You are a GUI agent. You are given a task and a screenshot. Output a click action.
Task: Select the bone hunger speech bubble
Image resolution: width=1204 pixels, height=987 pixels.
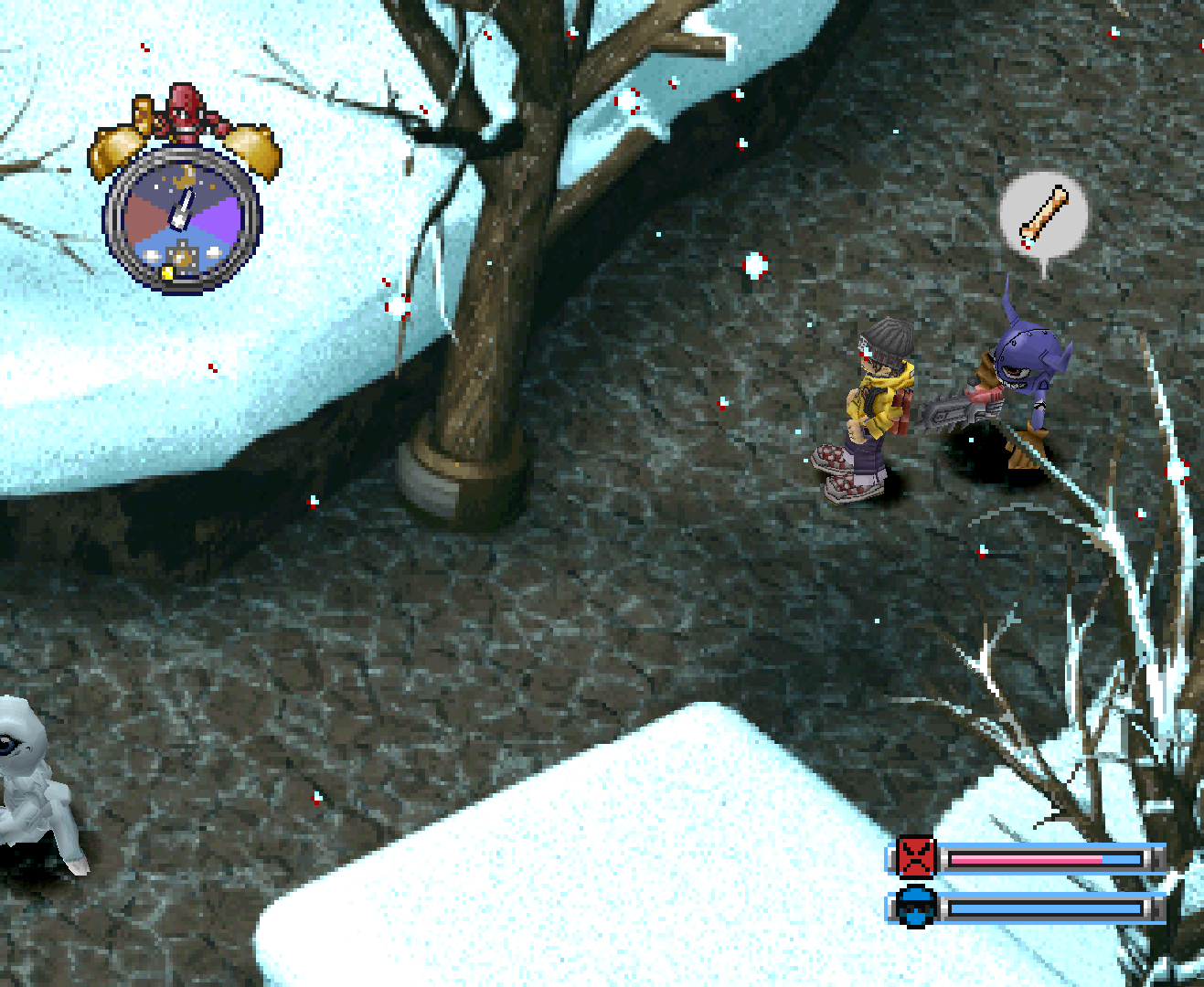point(1043,217)
